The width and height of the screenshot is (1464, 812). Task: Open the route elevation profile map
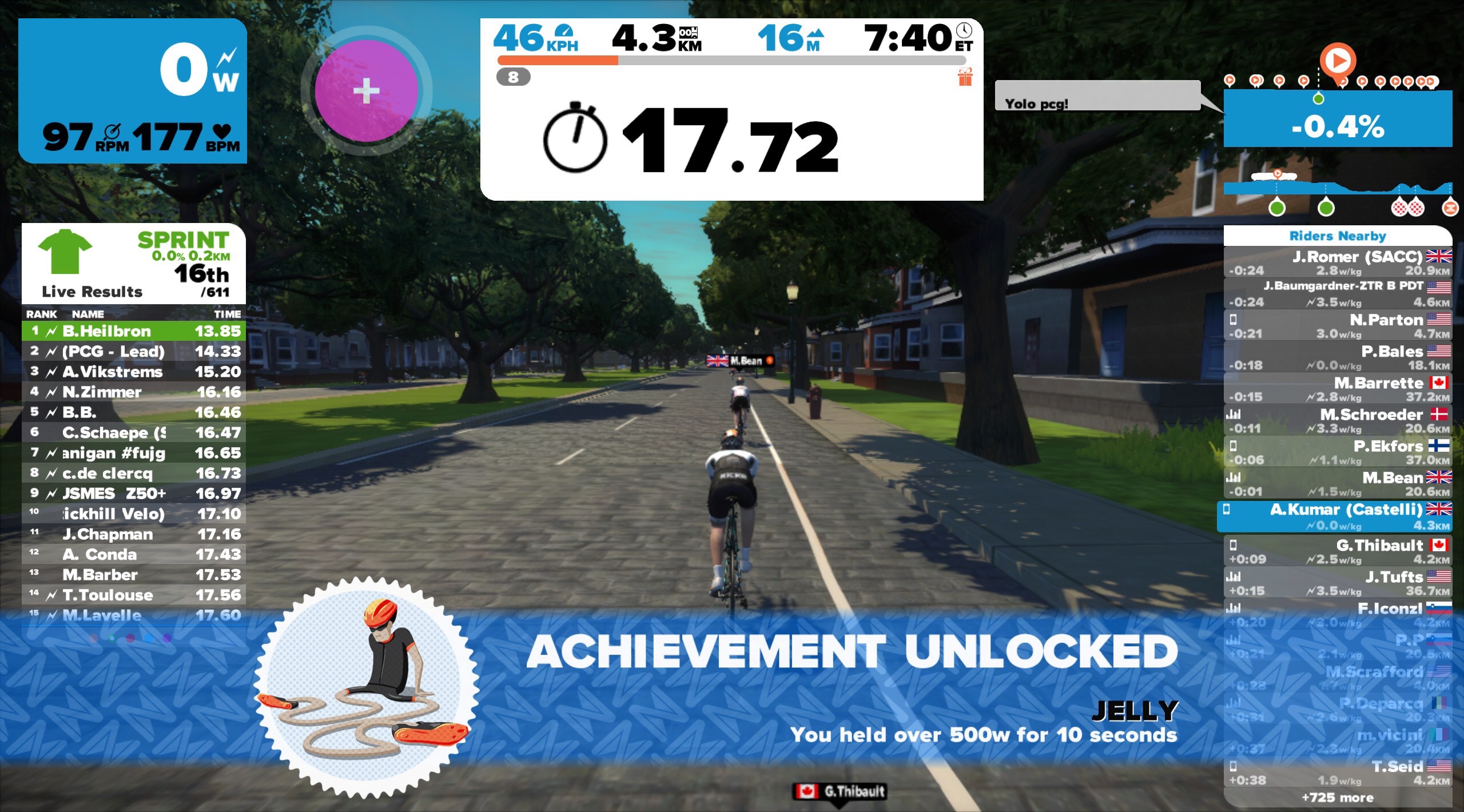click(x=1337, y=189)
